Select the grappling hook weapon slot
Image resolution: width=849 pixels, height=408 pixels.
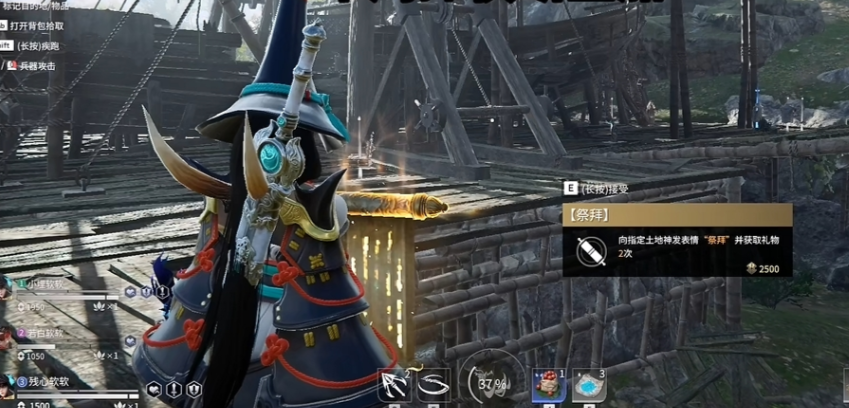point(394,385)
